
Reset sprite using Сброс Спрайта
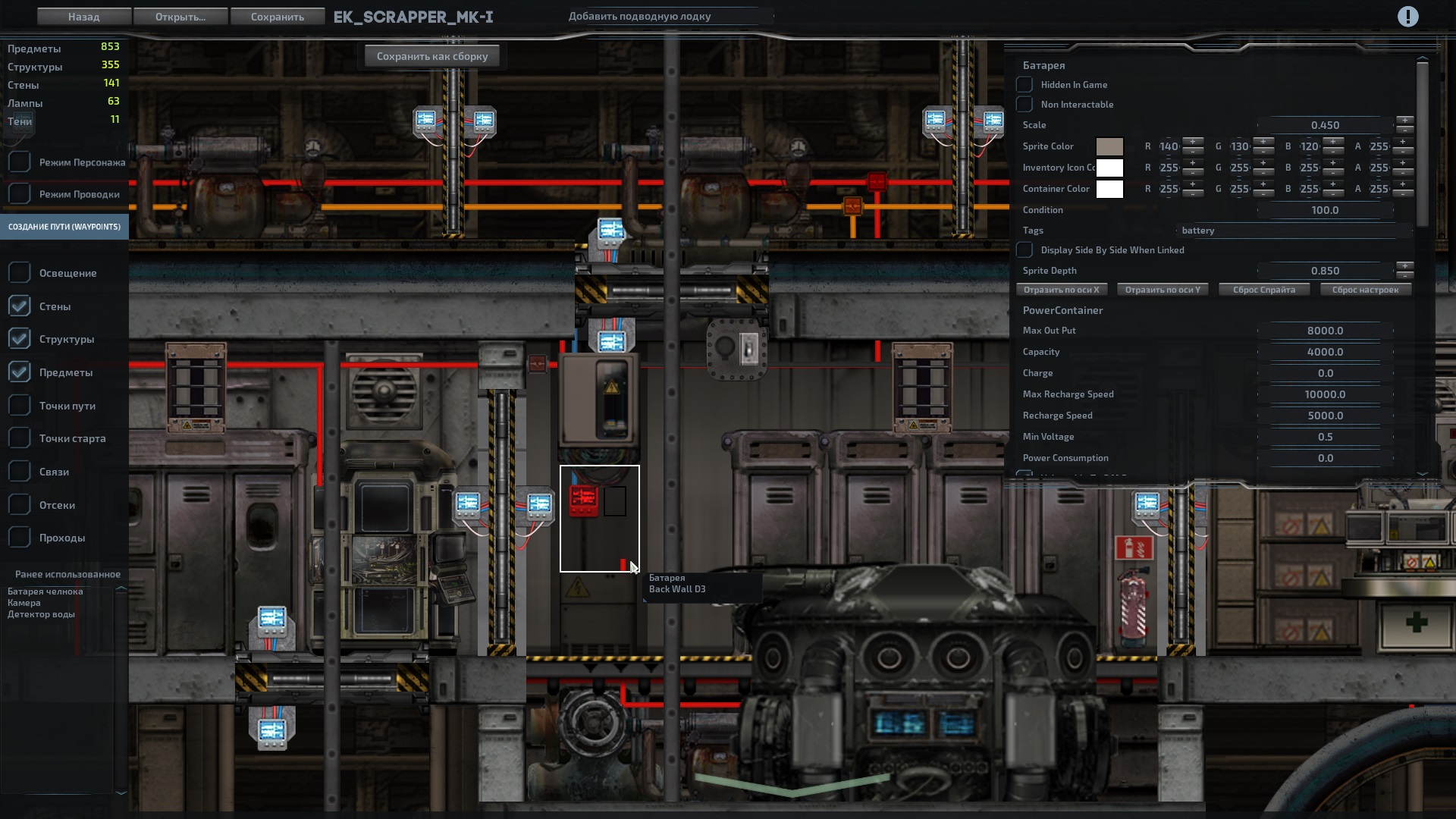click(x=1263, y=289)
